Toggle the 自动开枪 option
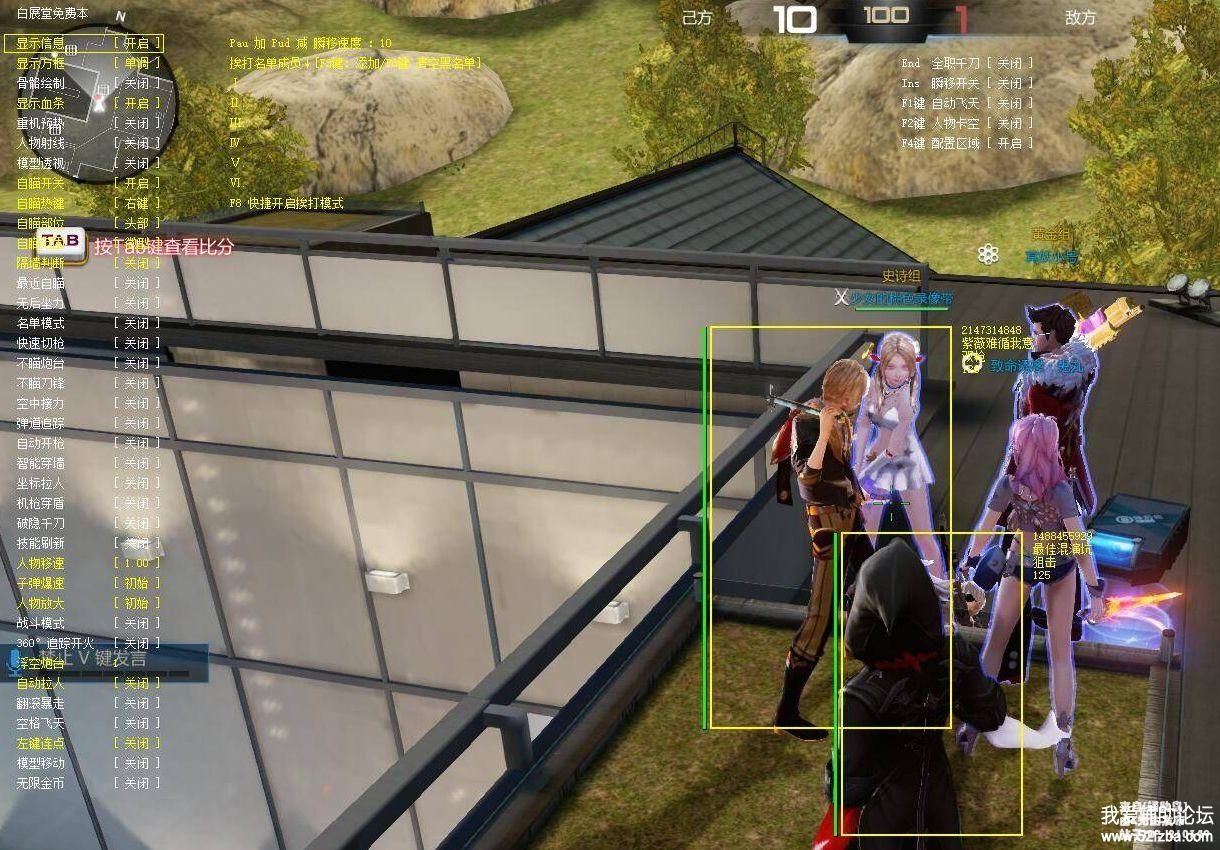Viewport: 1220px width, 850px height. [x=87, y=443]
